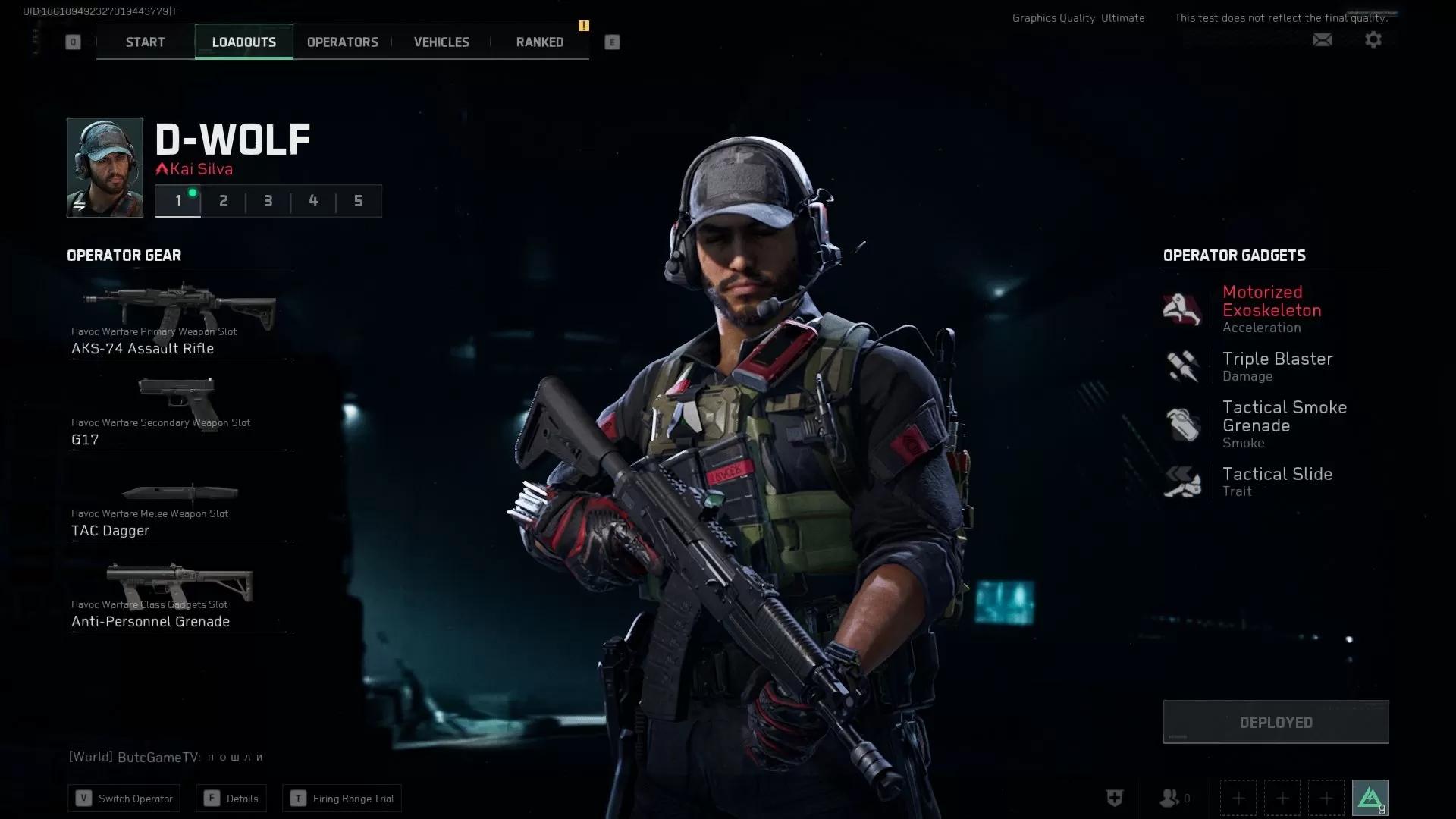Open the VEHICLES tab
Viewport: 1456px width, 819px height.
441,42
